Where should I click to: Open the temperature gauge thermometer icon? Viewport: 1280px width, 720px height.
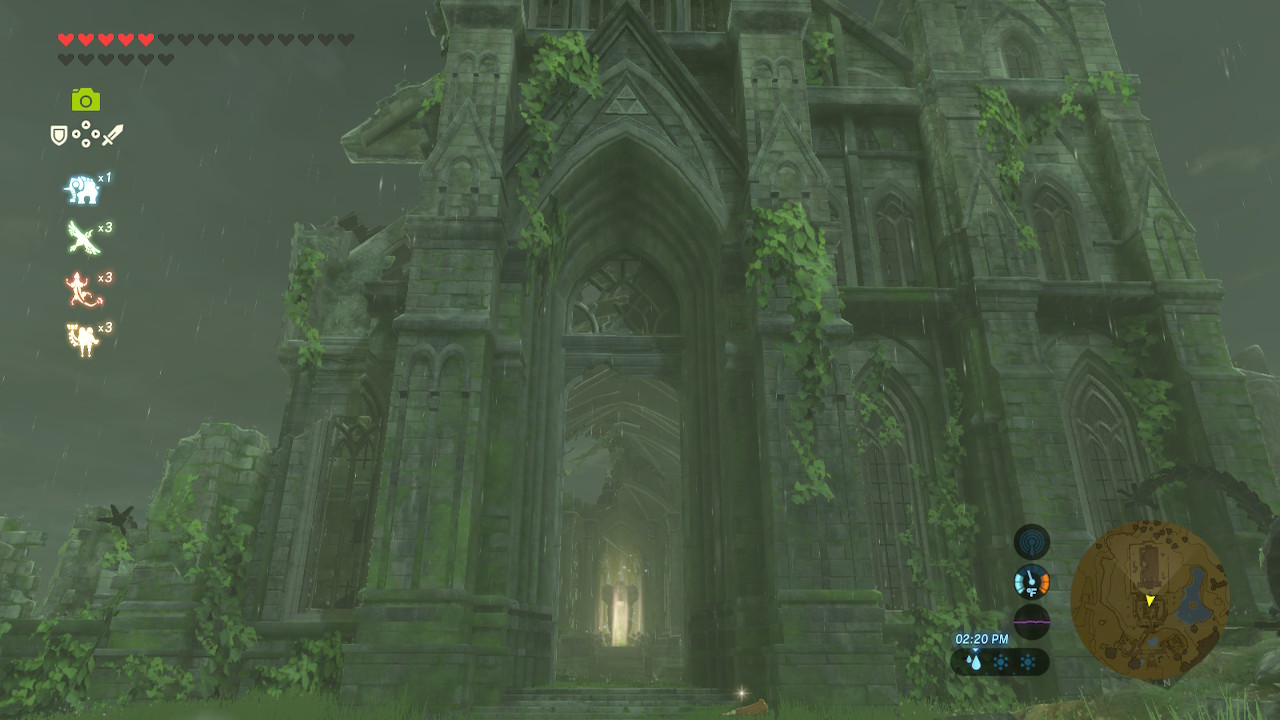(1030, 582)
